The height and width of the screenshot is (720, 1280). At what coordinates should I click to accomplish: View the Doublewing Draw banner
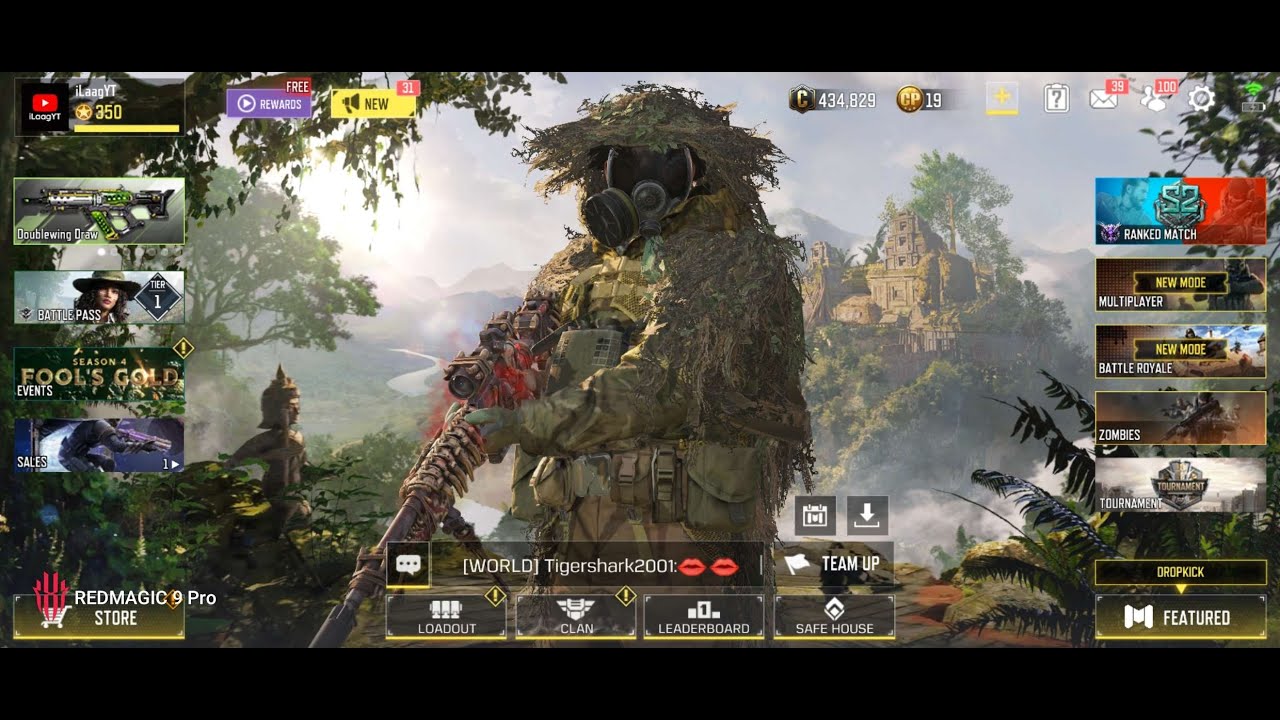(99, 211)
